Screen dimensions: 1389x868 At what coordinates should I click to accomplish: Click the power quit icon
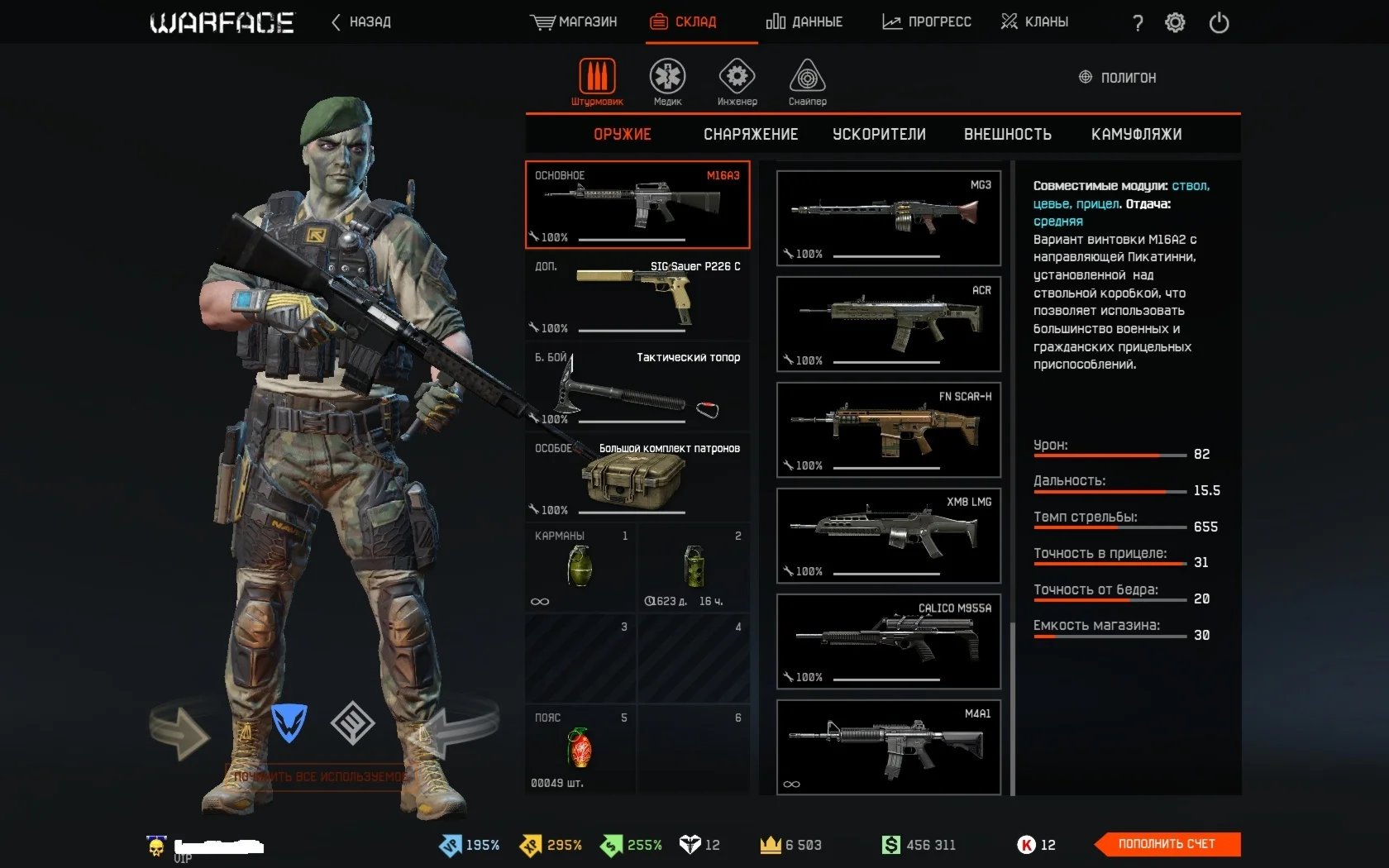pos(1219,23)
